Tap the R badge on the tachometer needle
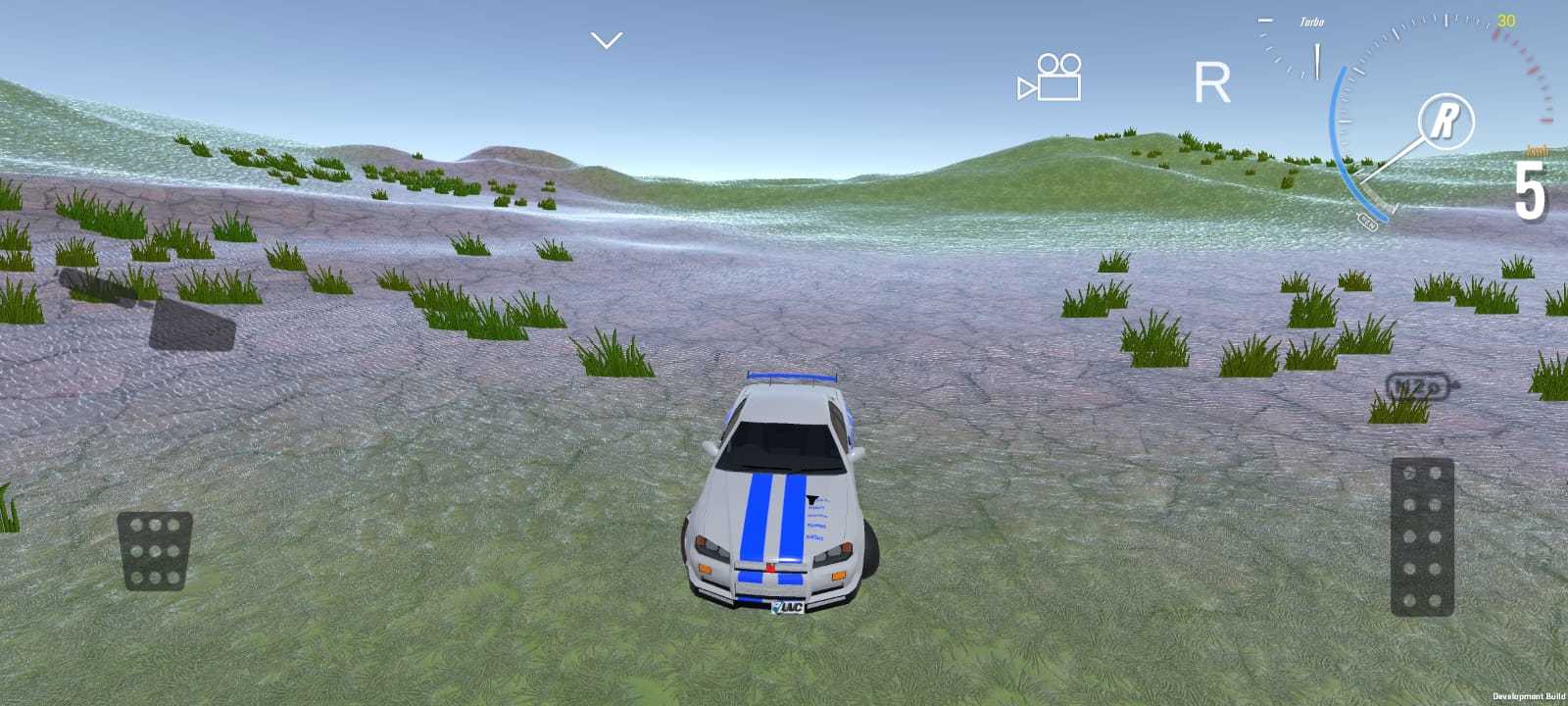This screenshot has height=706, width=1568. pos(1445,120)
